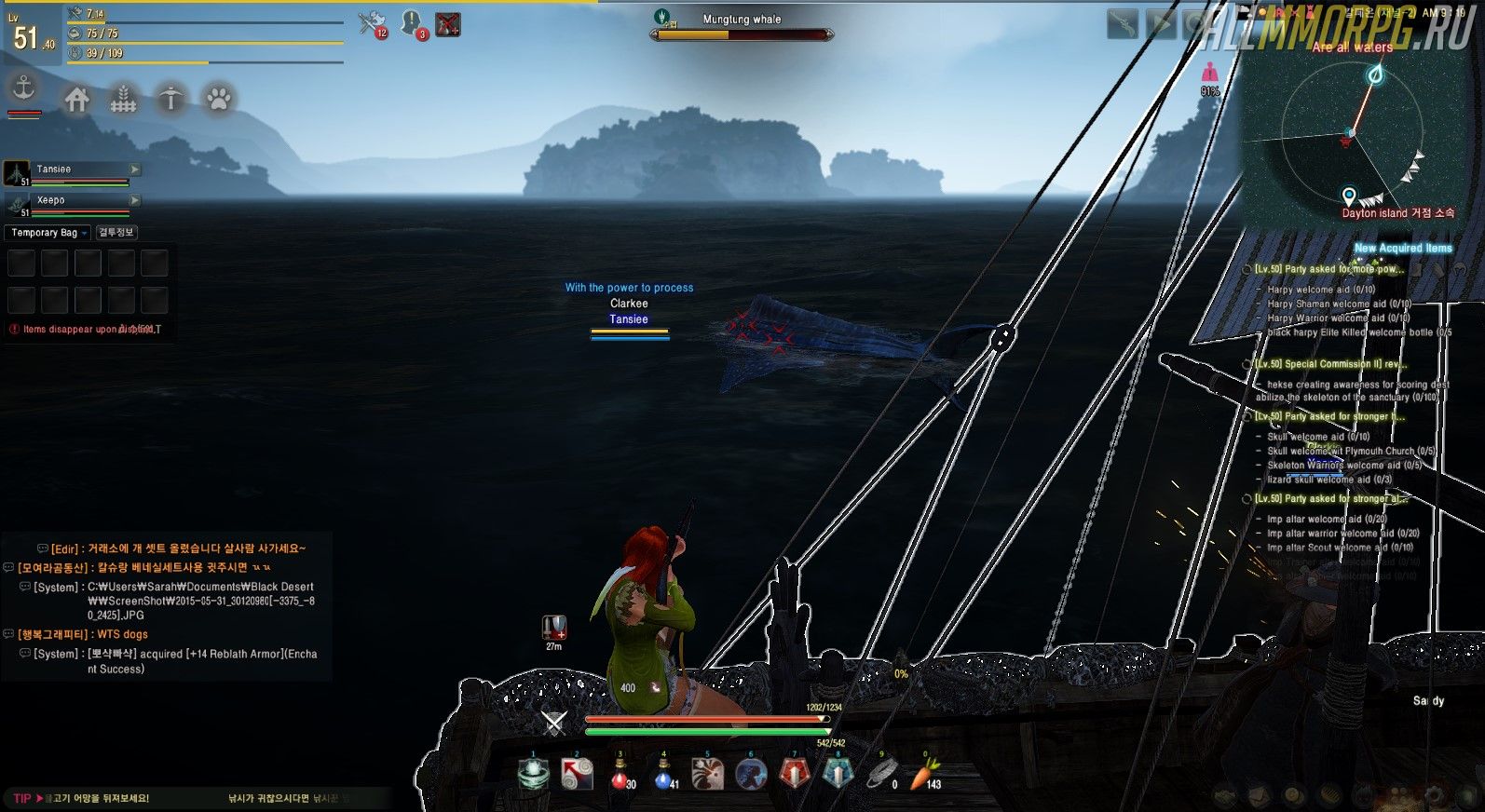Select the pickaxe worker icon
The image size is (1485, 812).
pos(170,99)
